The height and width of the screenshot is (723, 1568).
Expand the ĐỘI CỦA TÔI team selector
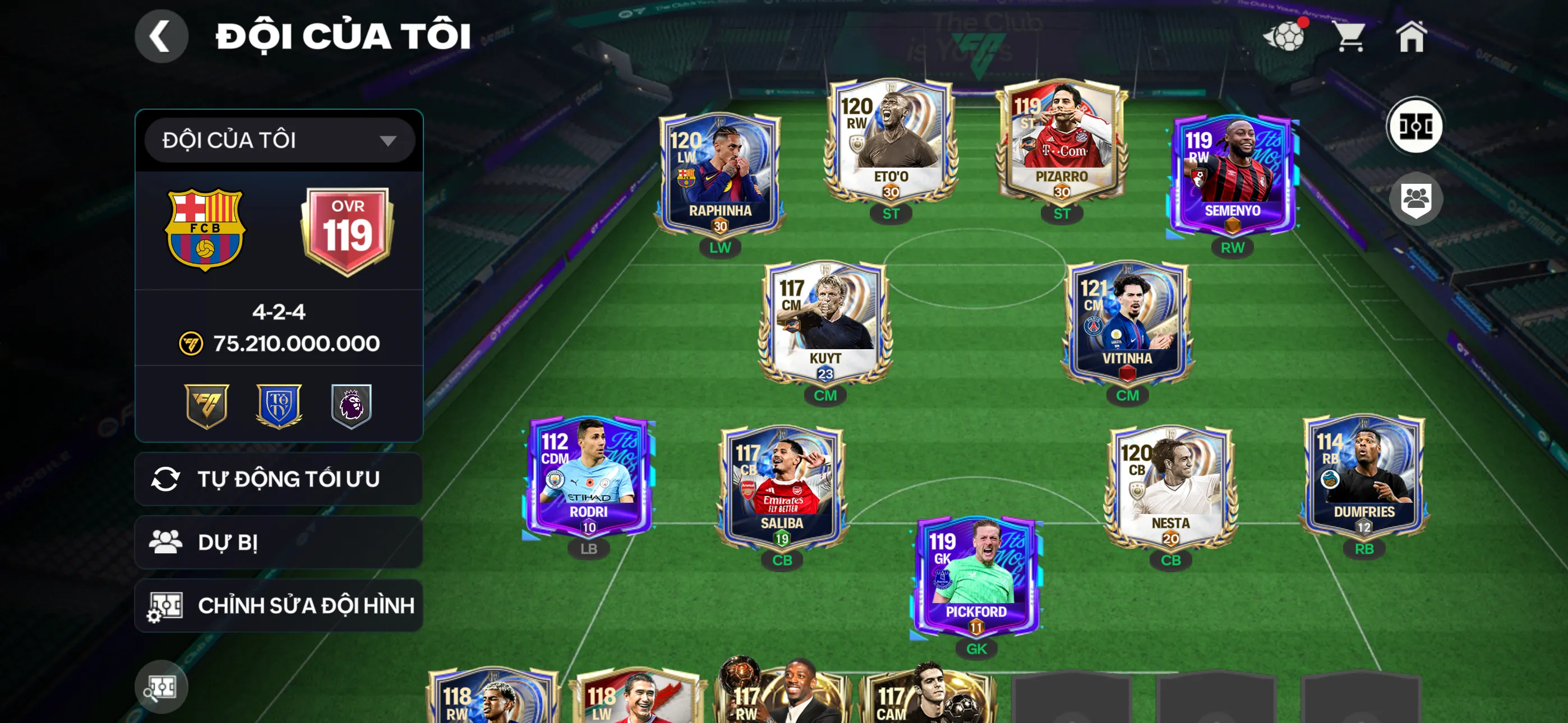(279, 140)
